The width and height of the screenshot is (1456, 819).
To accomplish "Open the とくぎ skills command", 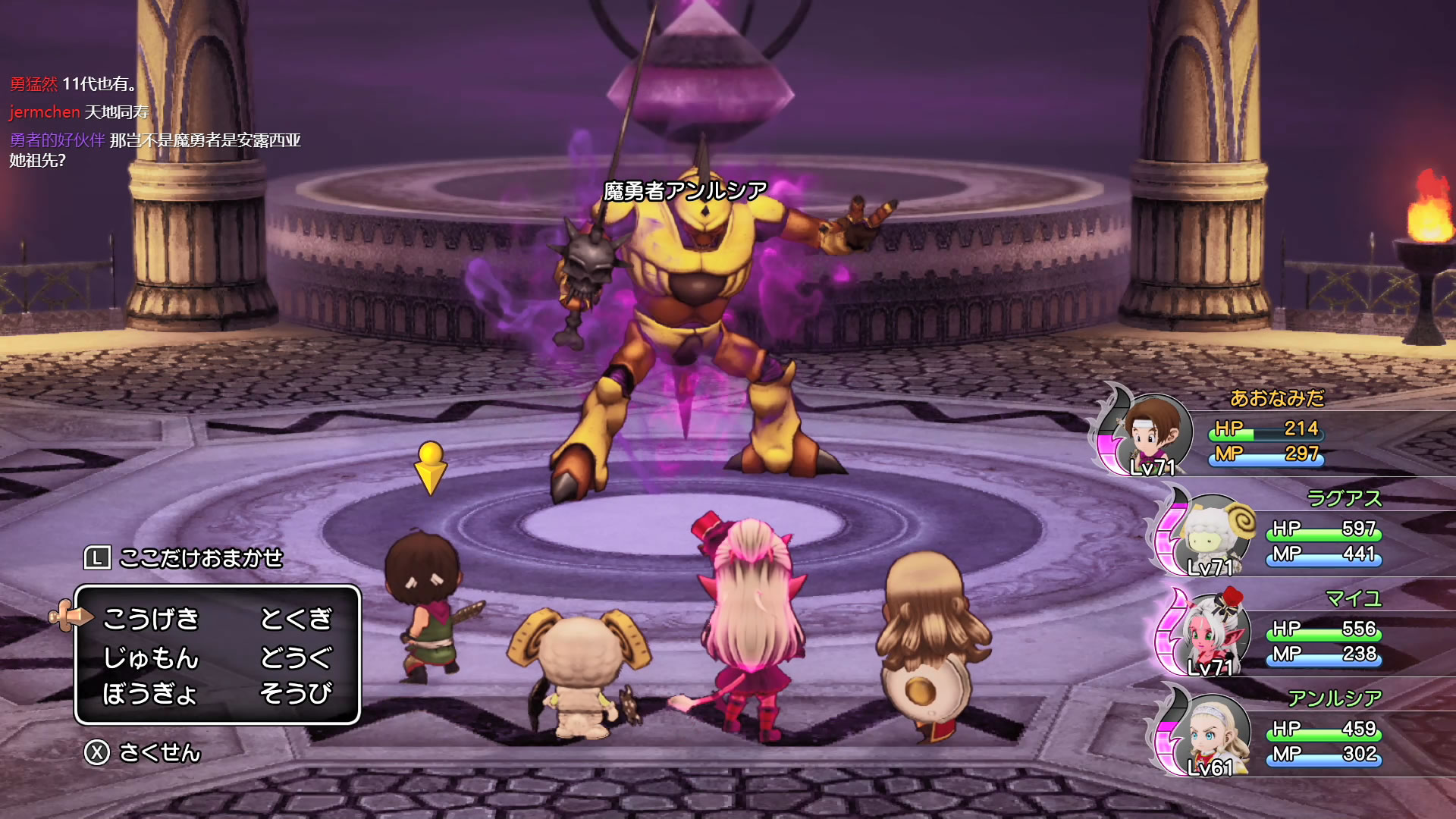I will coord(296,619).
